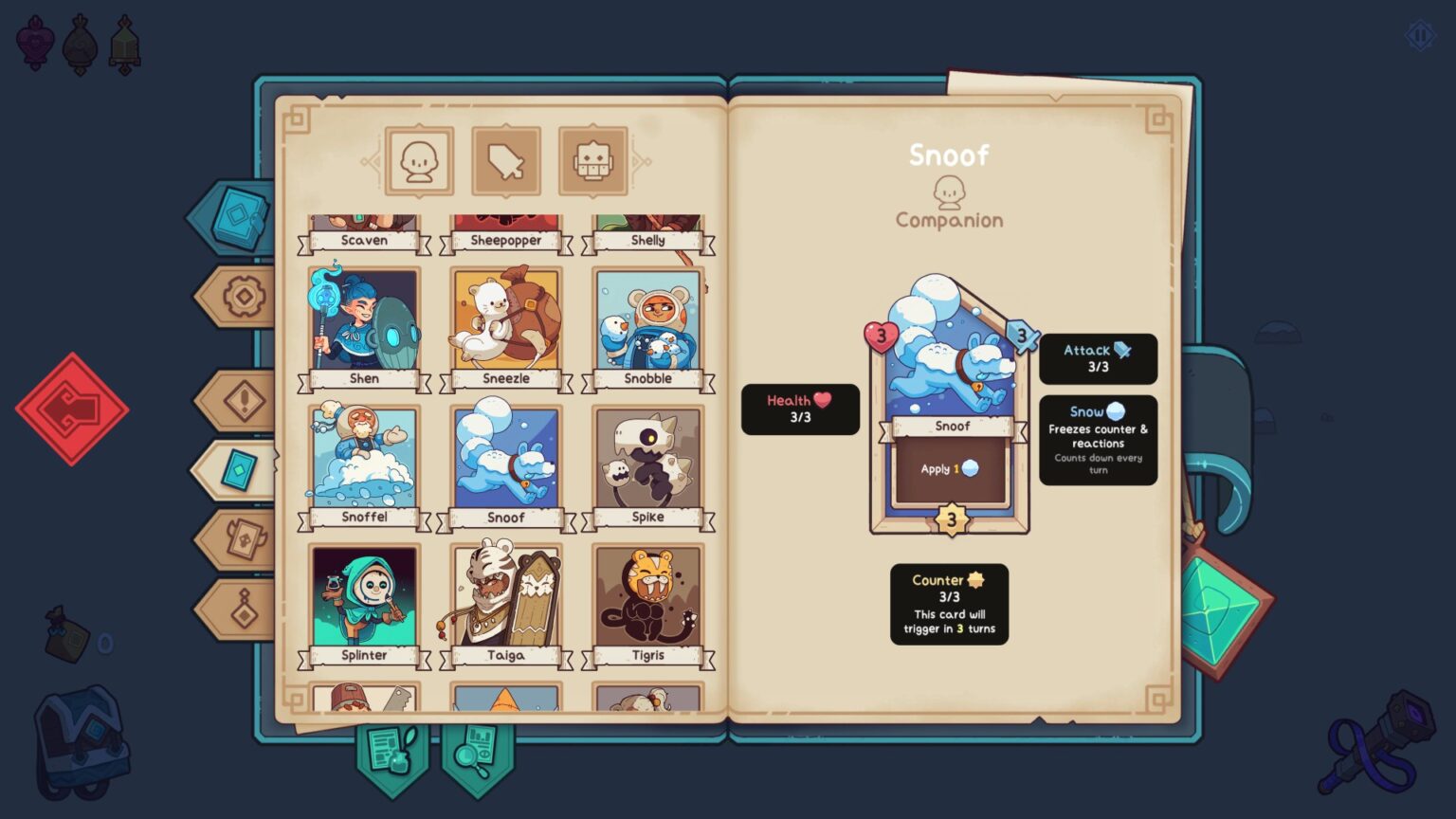Screen dimensions: 1456x819
Task: Click the Counter 3/3 info panel
Action: click(x=950, y=602)
